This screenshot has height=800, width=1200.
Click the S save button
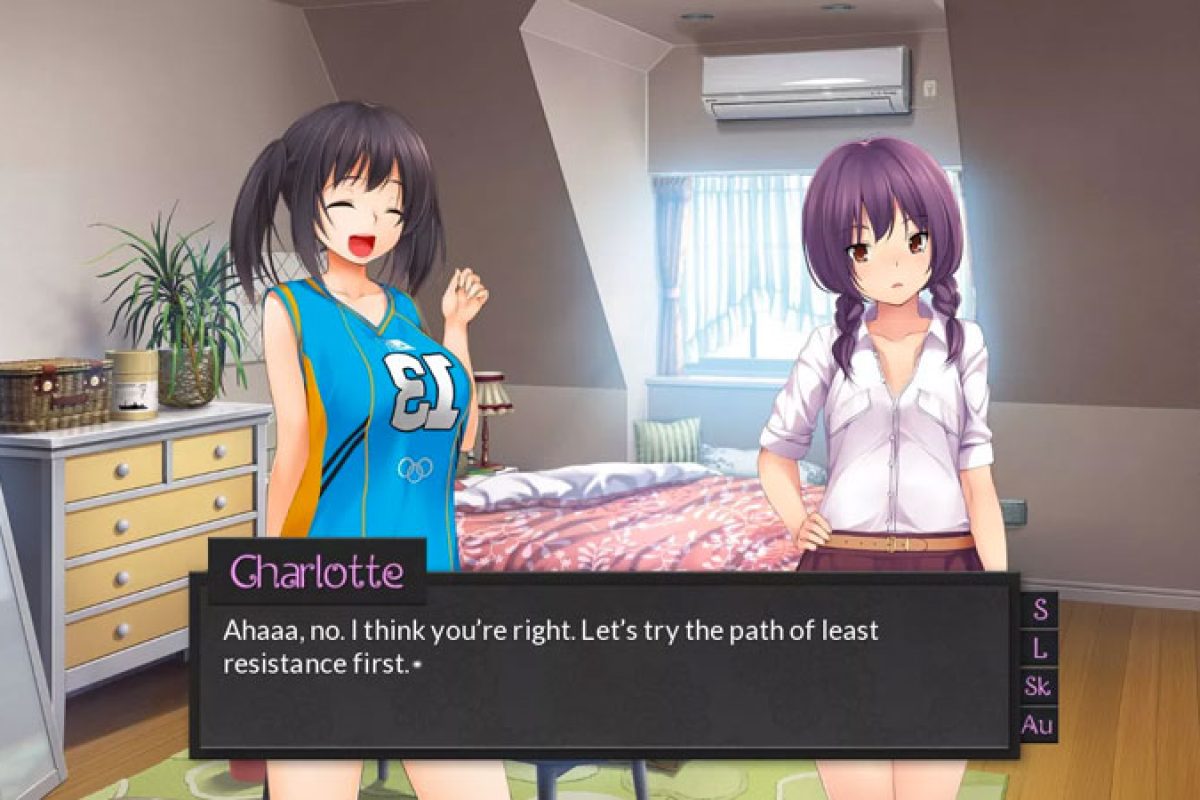[1040, 609]
